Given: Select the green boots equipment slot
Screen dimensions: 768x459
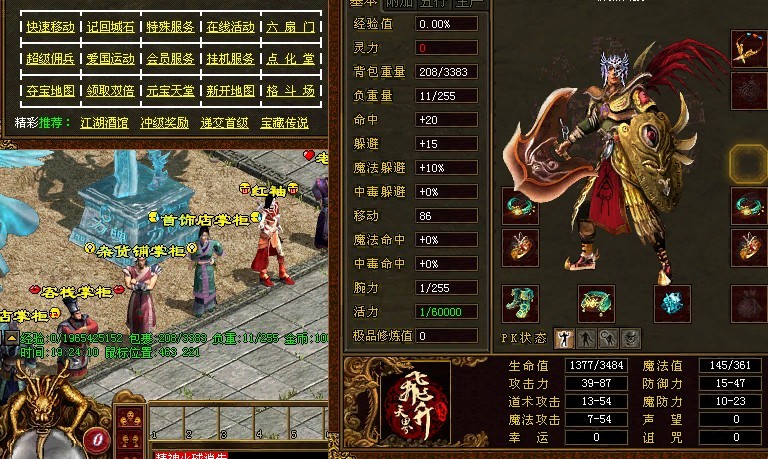Looking at the screenshot, I should [x=520, y=304].
